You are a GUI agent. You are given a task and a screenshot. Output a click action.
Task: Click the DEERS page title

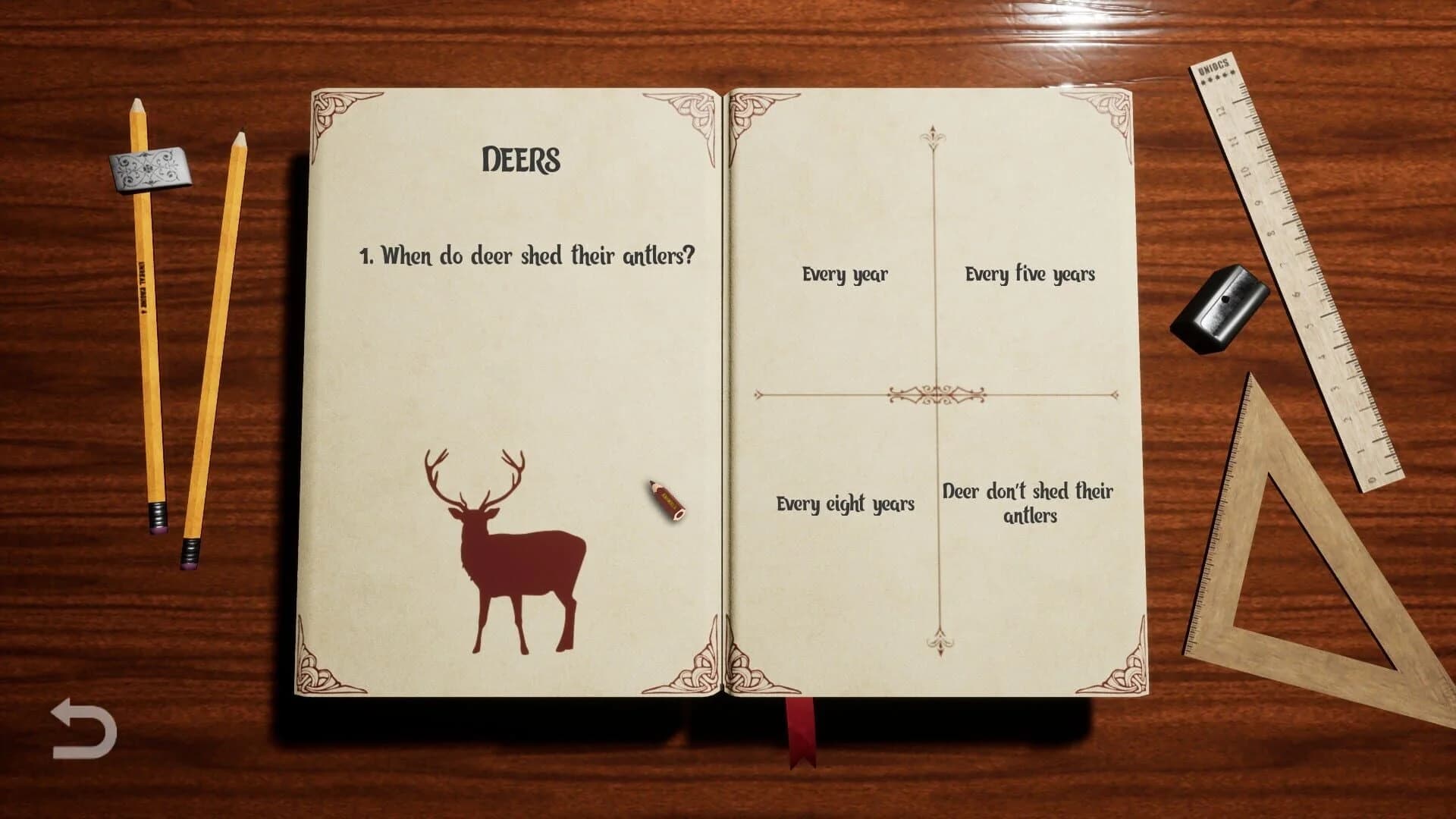(x=522, y=160)
